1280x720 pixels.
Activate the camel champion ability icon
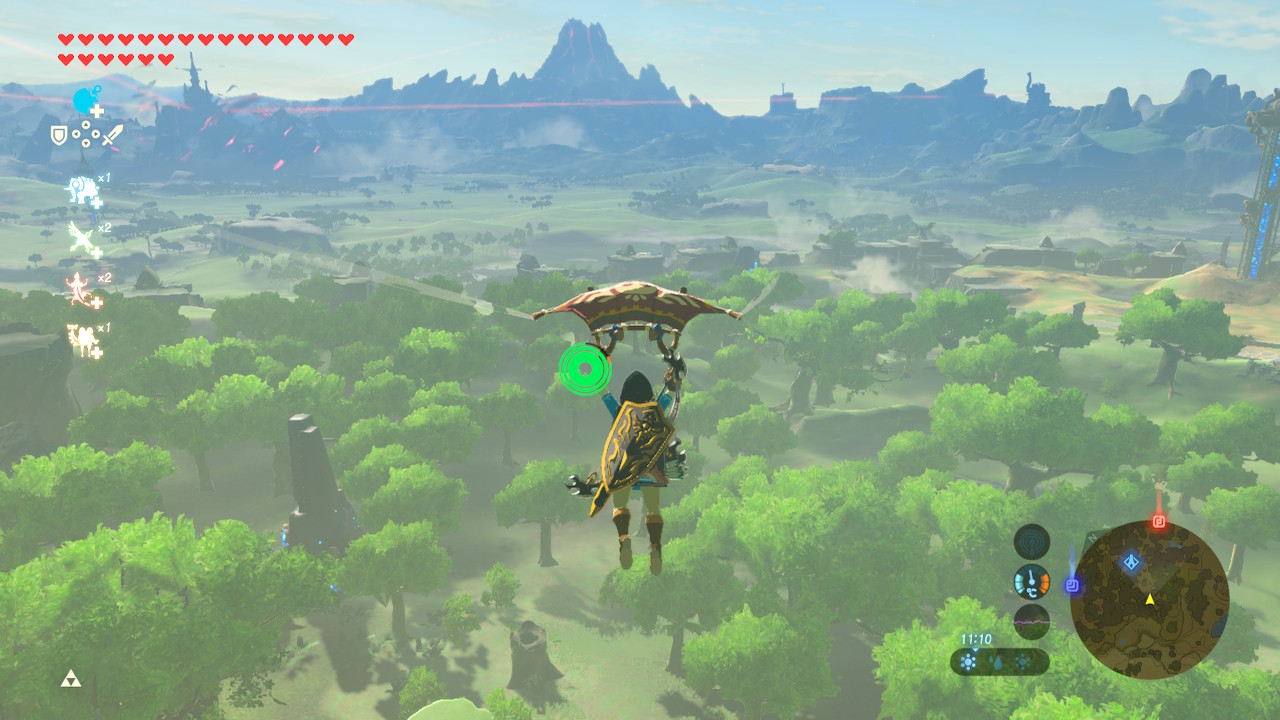(x=81, y=338)
